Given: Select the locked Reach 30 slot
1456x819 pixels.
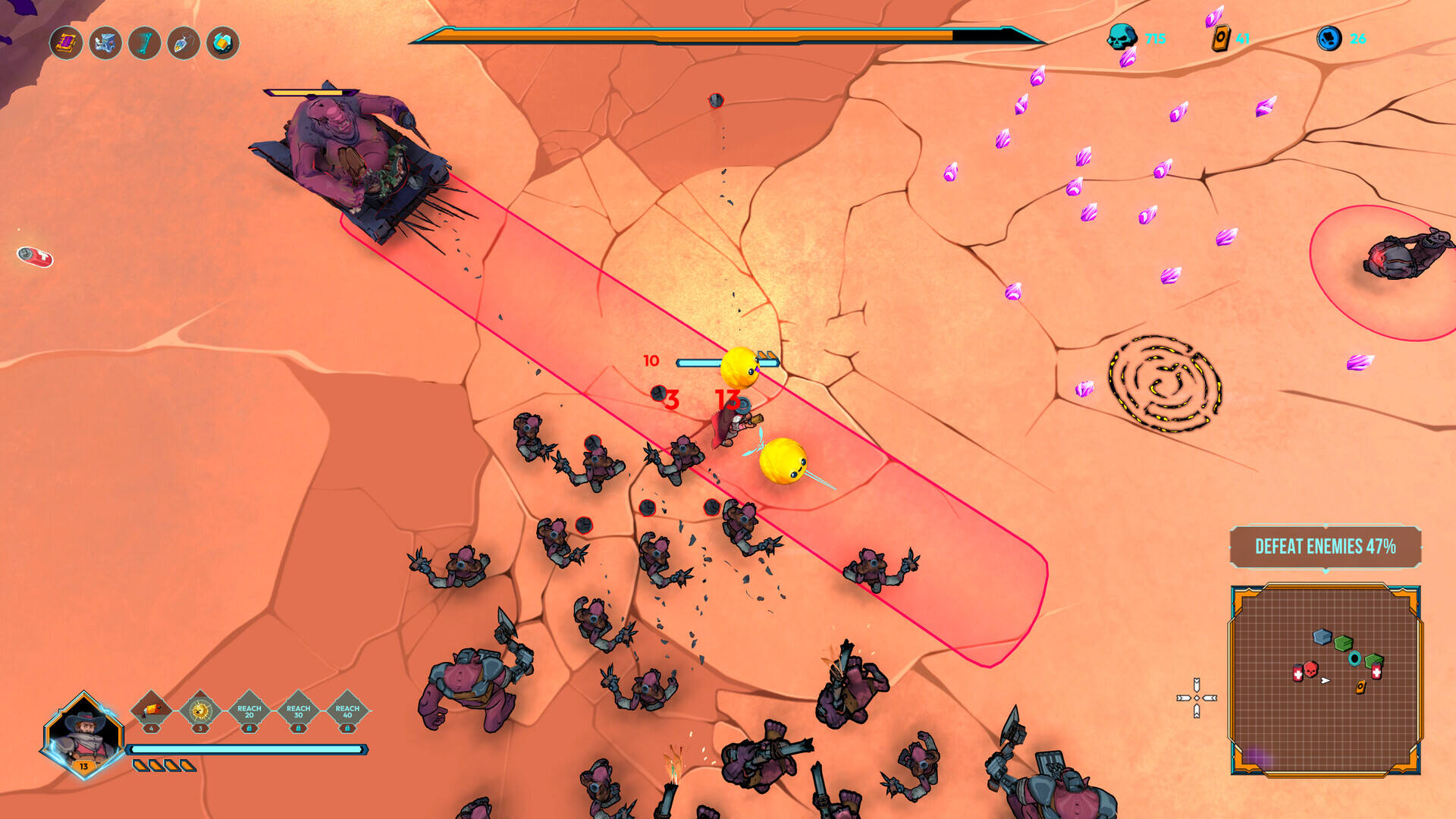Looking at the screenshot, I should click(299, 711).
